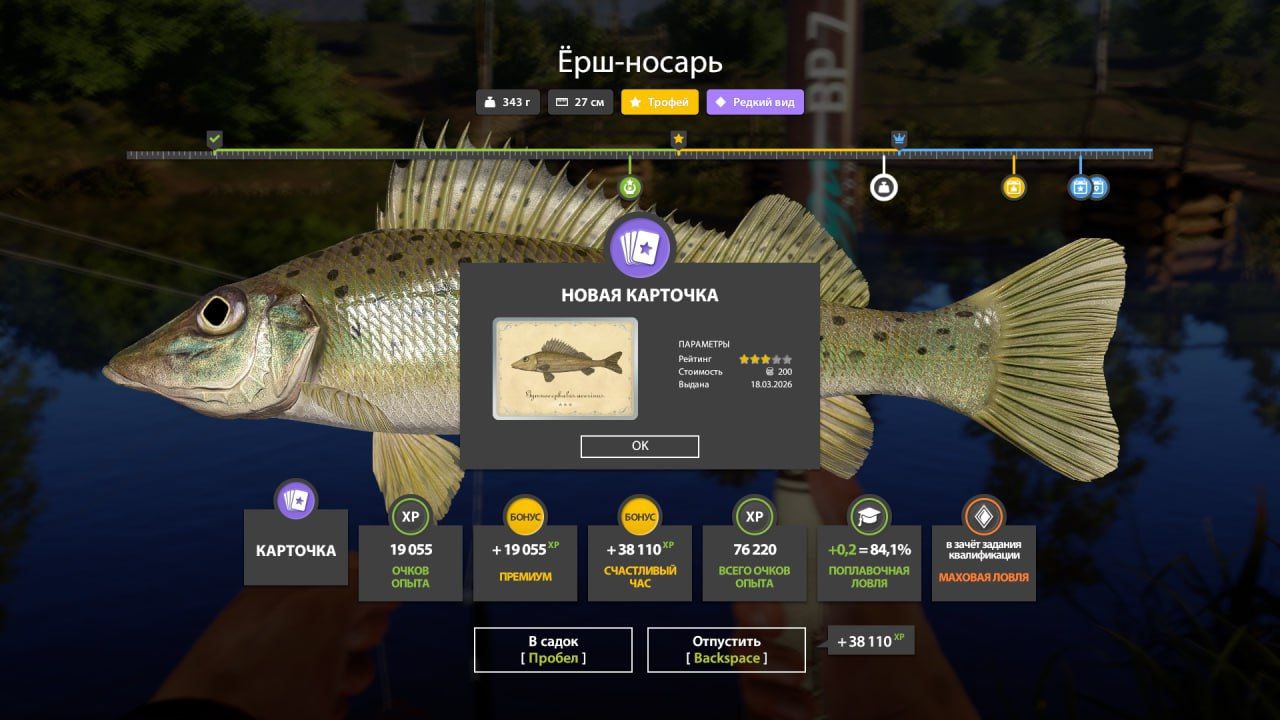Click the Поплавочная ловля skill tile
This screenshot has width=1280, height=720.
point(869,562)
